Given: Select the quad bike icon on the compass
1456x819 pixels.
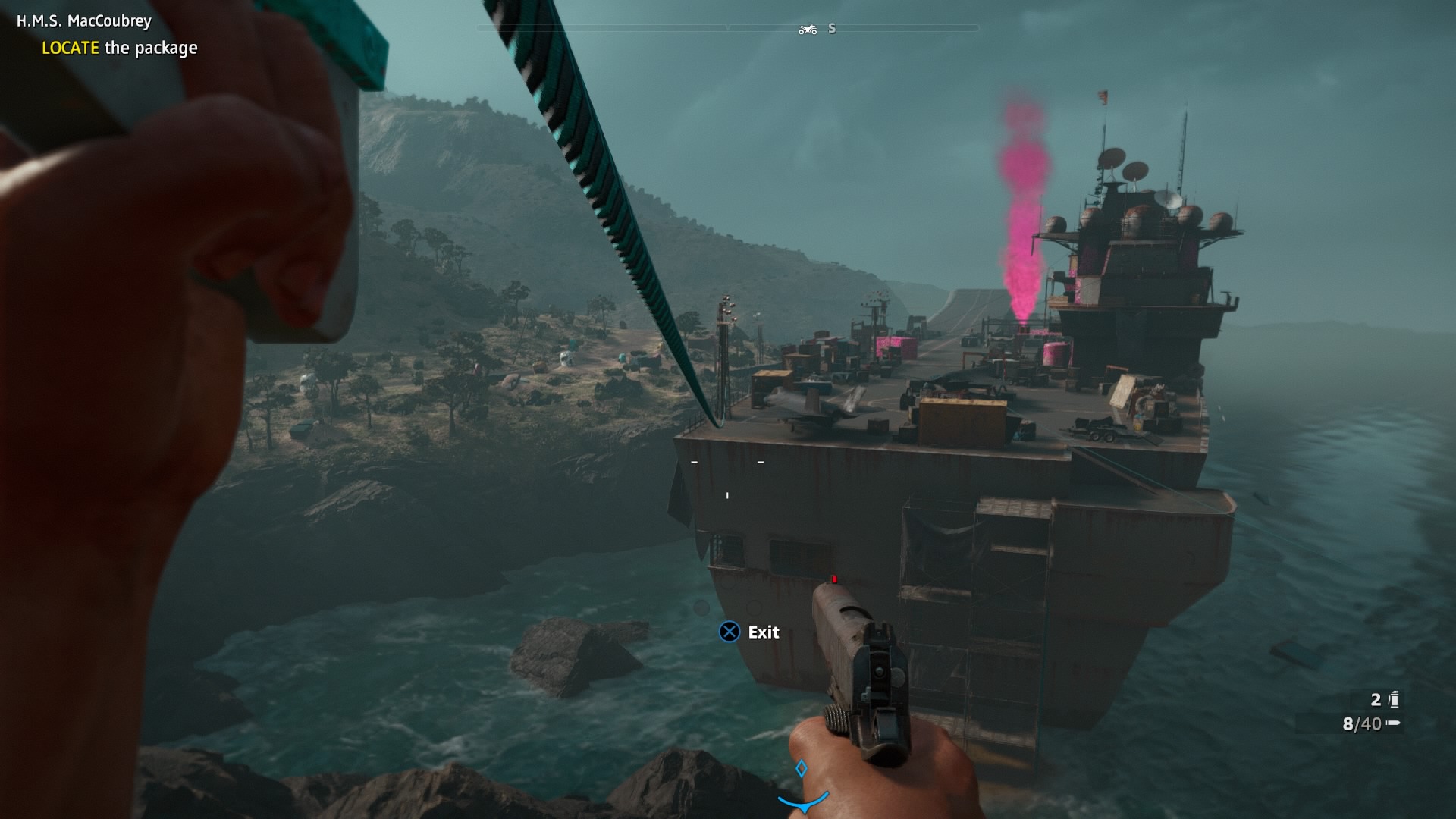Looking at the screenshot, I should tap(808, 30).
